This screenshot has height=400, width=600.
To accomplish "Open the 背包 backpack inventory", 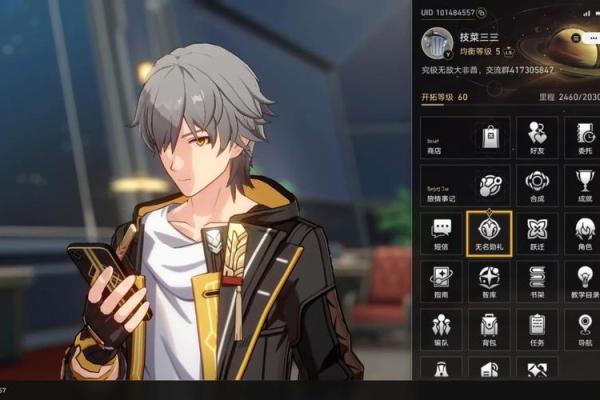I will coord(489,328).
